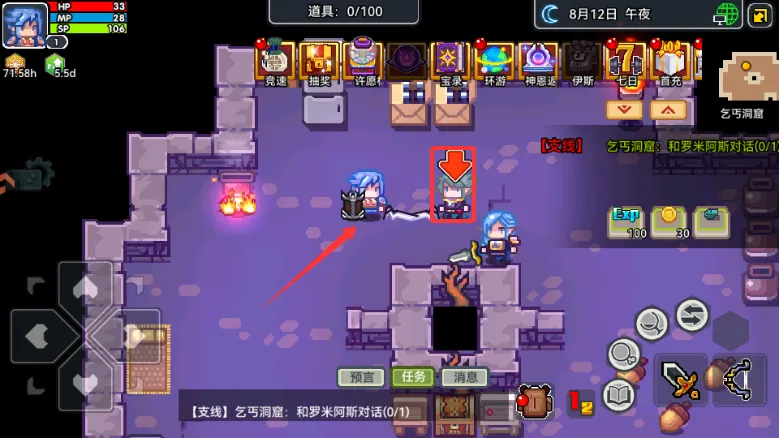
Task: Open the 环游 planet tour icon
Action: [495, 62]
